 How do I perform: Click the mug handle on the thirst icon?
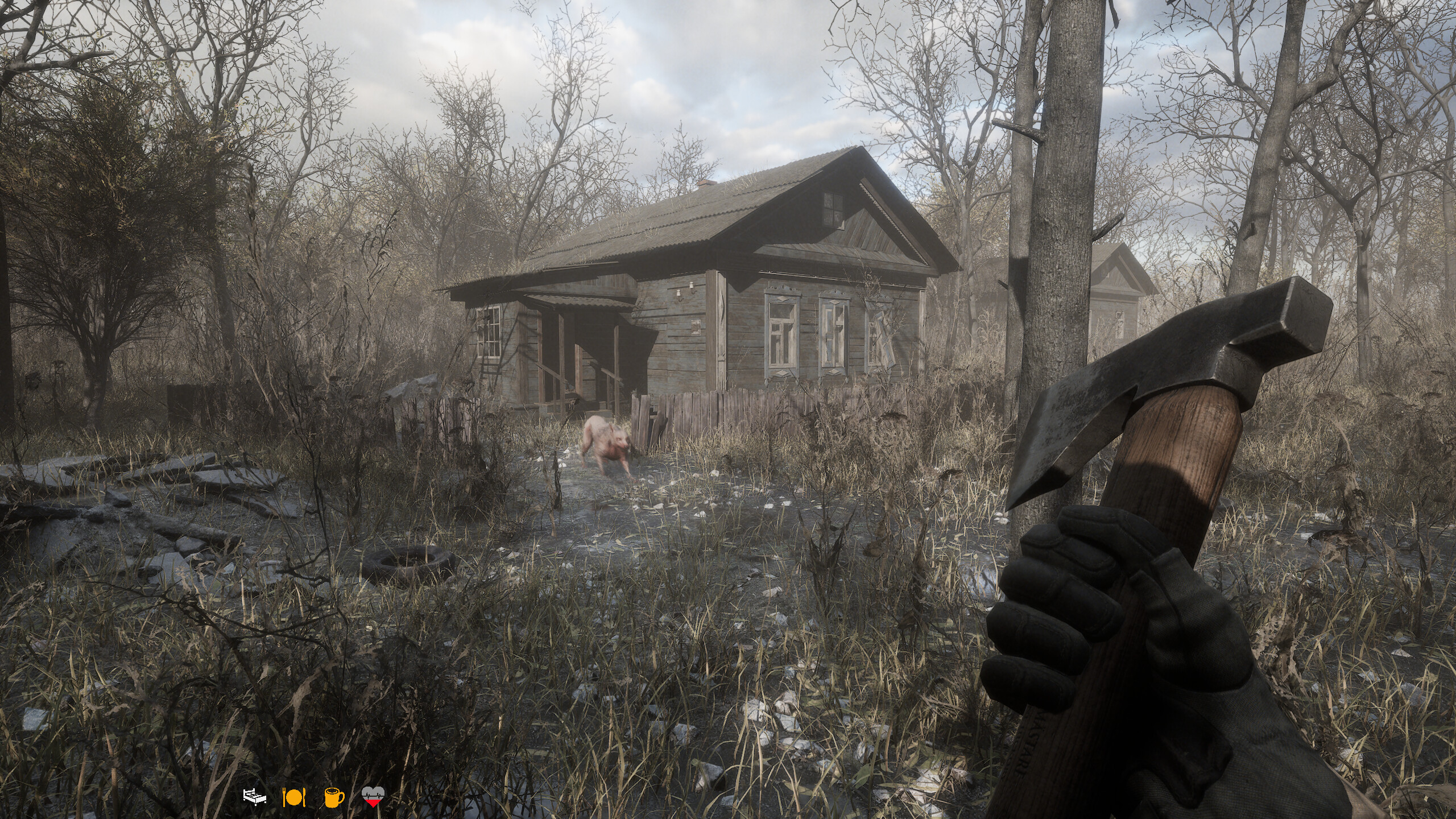click(342, 799)
